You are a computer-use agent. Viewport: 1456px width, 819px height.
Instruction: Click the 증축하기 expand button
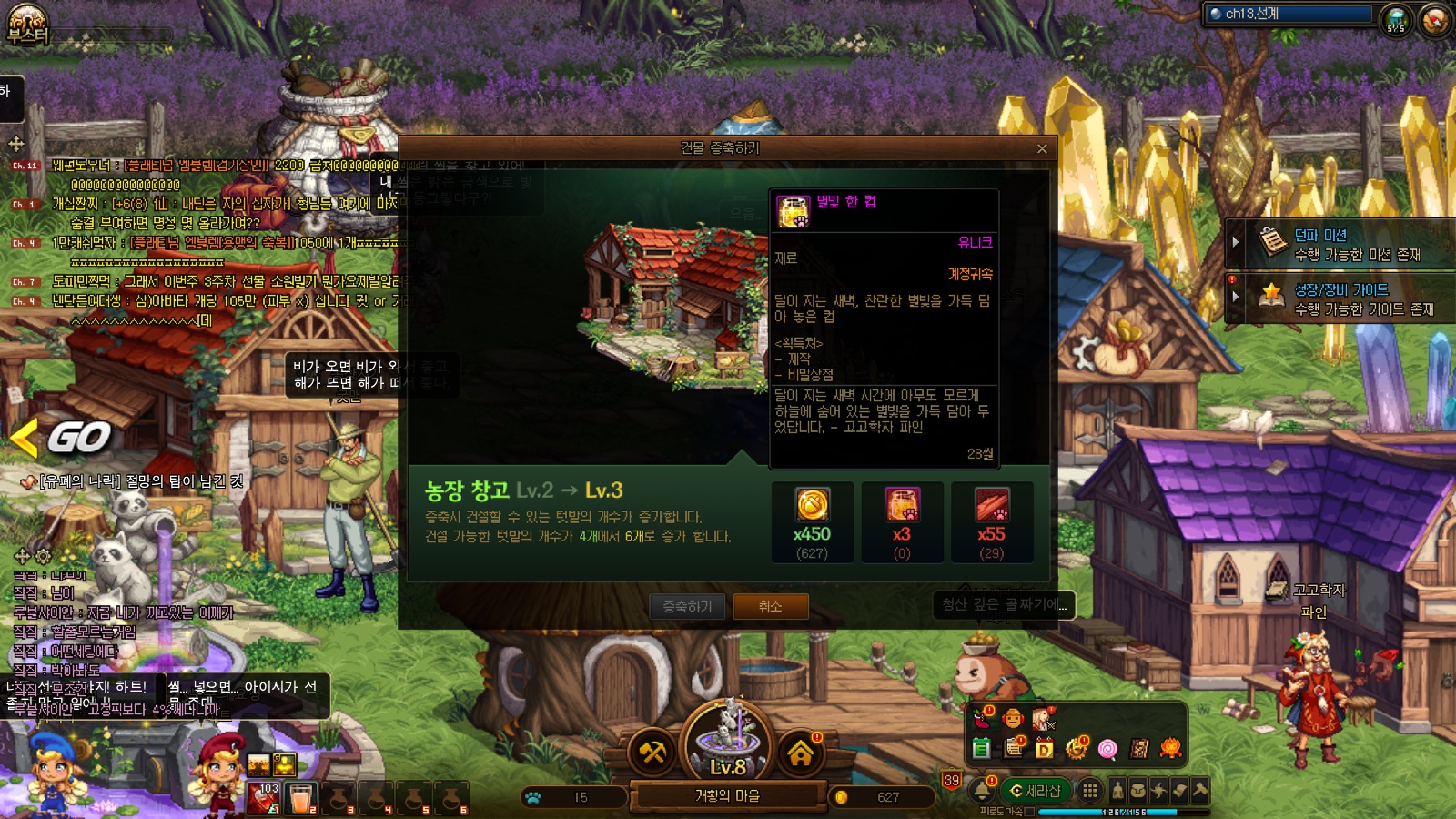pyautogui.click(x=687, y=606)
